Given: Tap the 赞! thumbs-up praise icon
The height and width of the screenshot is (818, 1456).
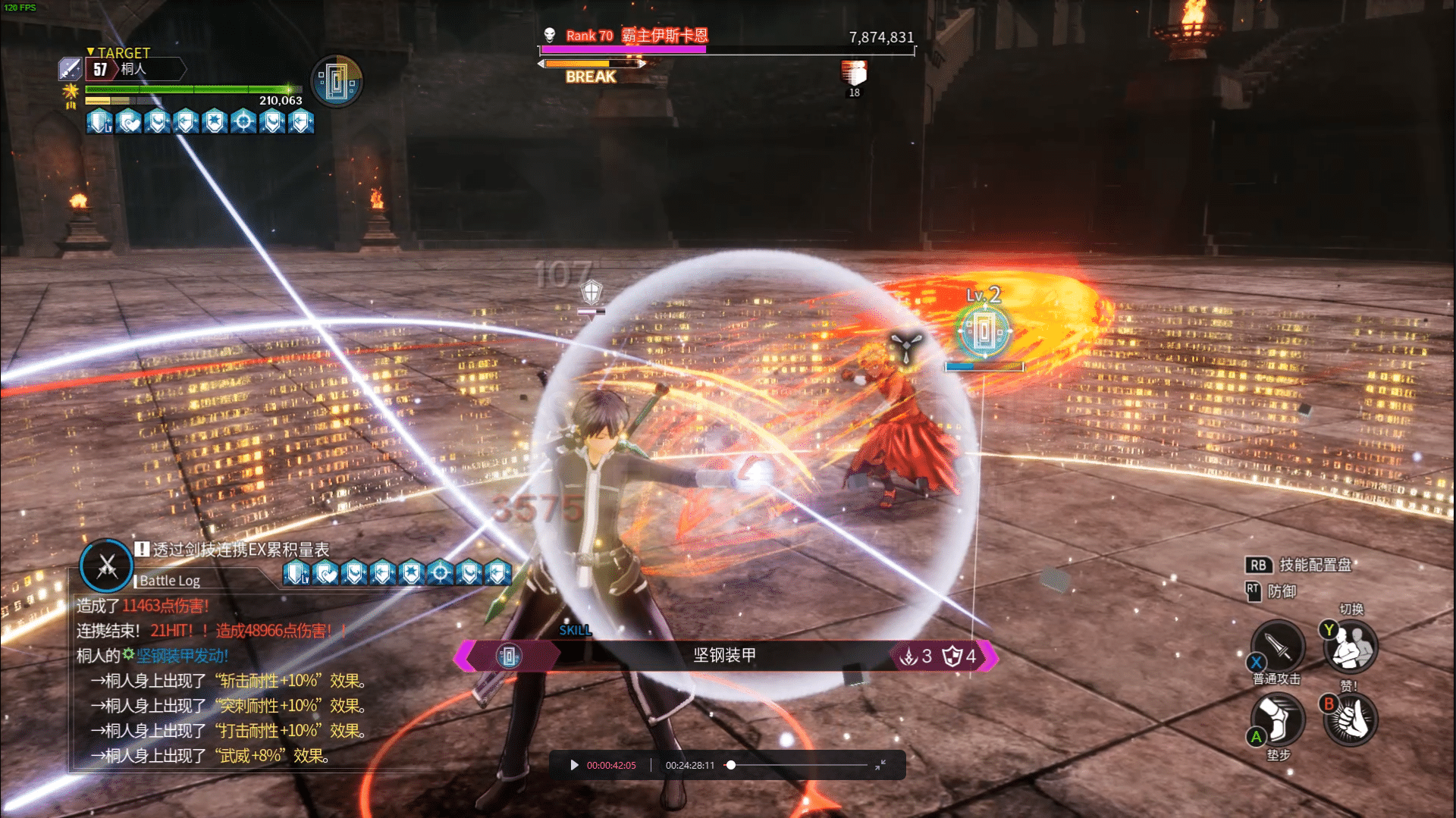Looking at the screenshot, I should [1351, 719].
